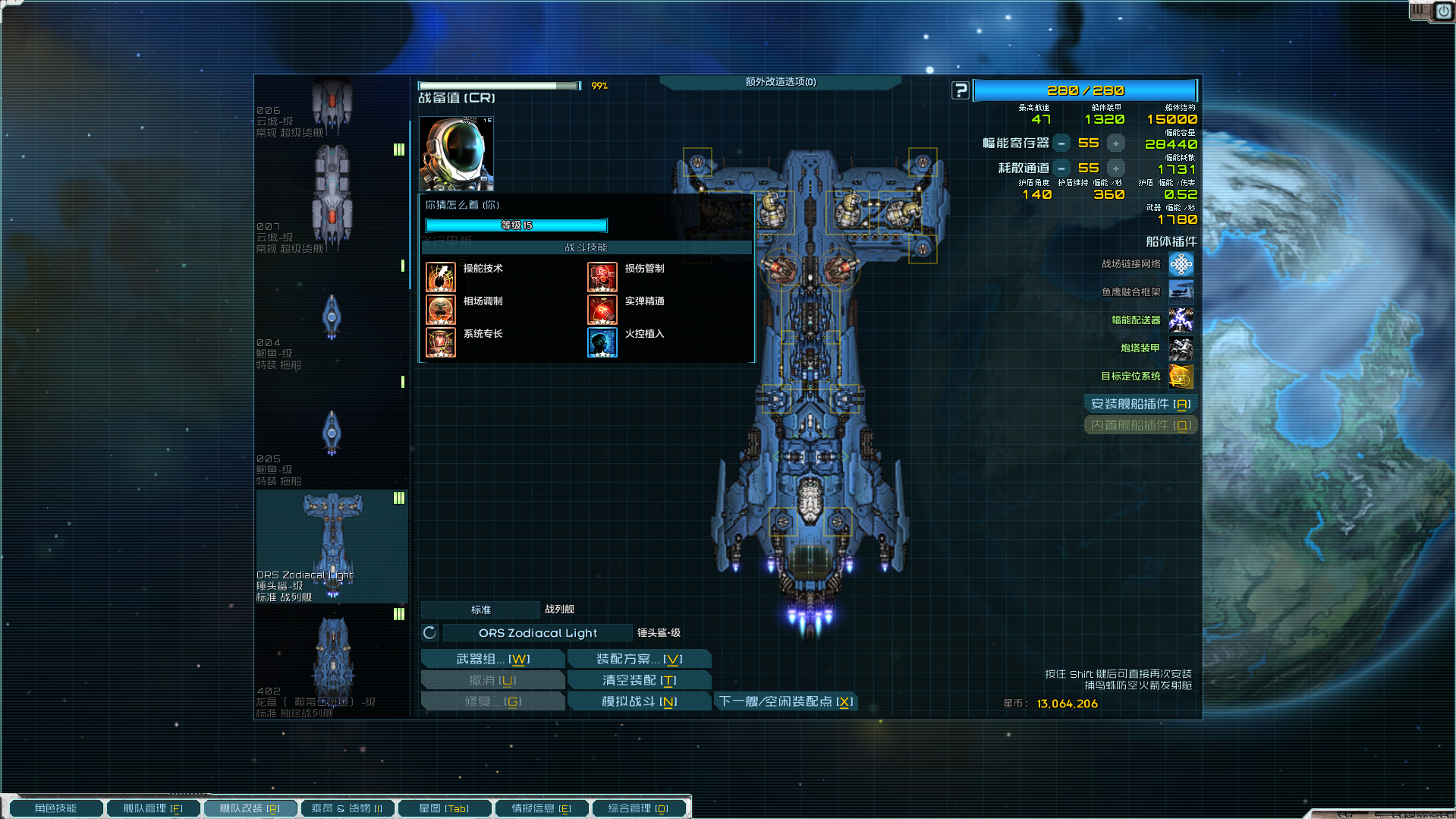This screenshot has width=1456, height=819.
Task: Open 安装舰船插件 add hullmods
Action: click(x=1140, y=404)
